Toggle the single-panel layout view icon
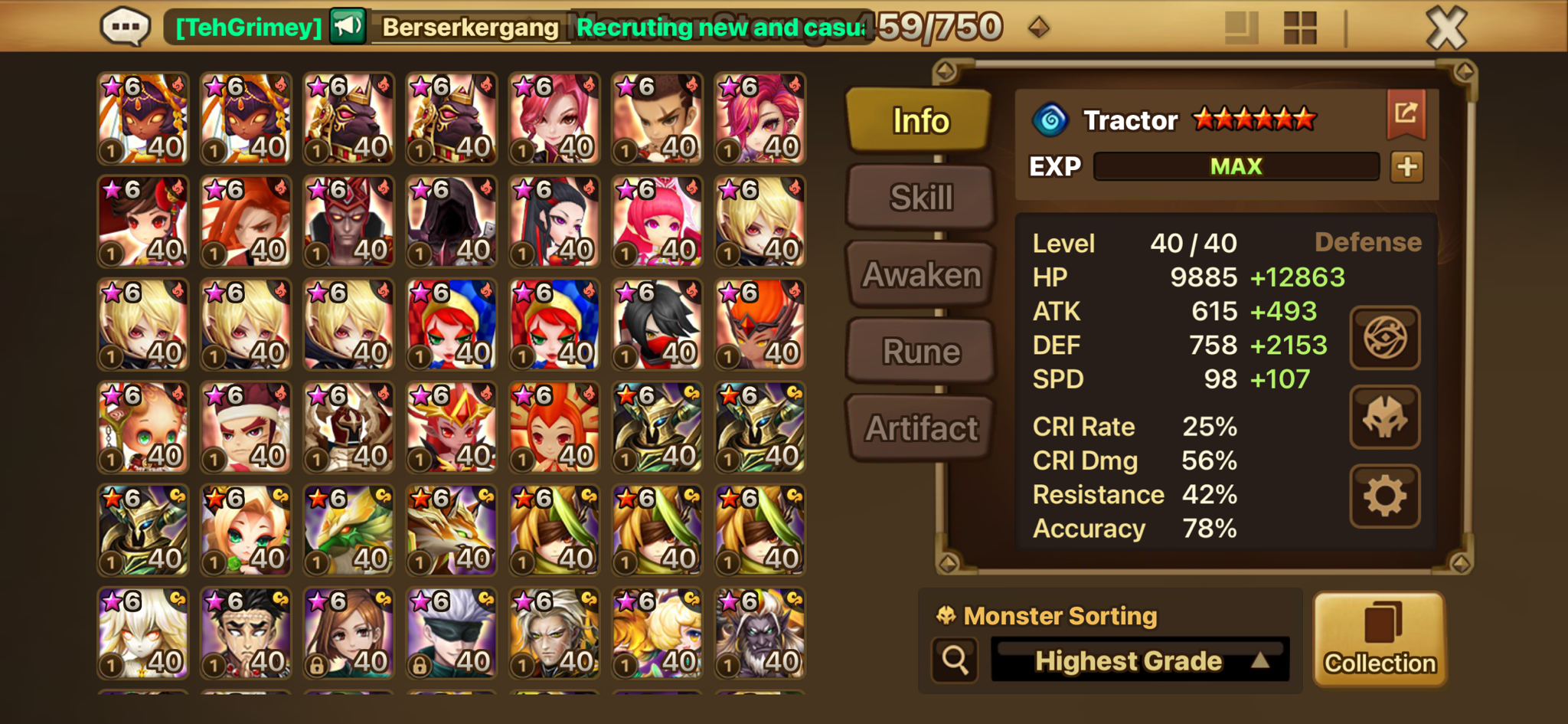Viewport: 1568px width, 724px height. coord(1241,28)
